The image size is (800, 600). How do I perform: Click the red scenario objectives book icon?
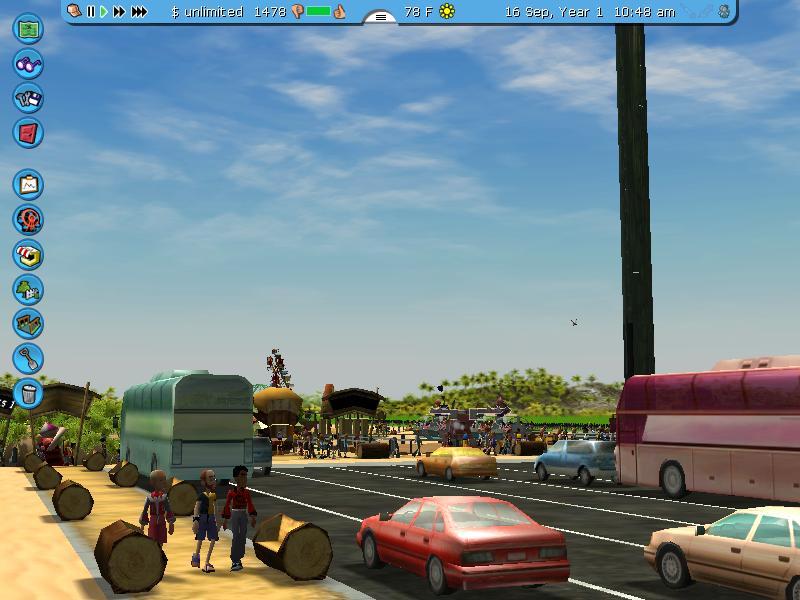point(28,132)
